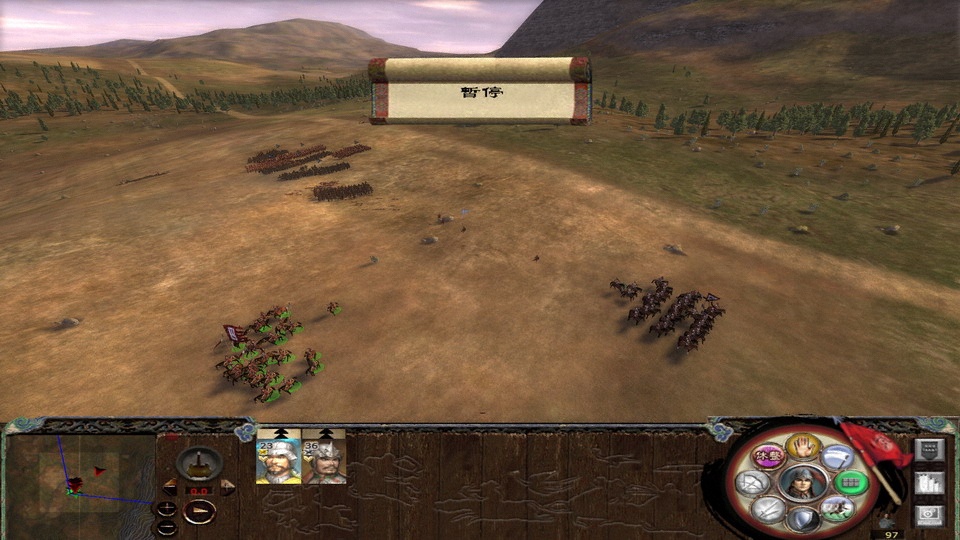
Task: Order withdraw with the white flag icon
Action: coord(835,458)
